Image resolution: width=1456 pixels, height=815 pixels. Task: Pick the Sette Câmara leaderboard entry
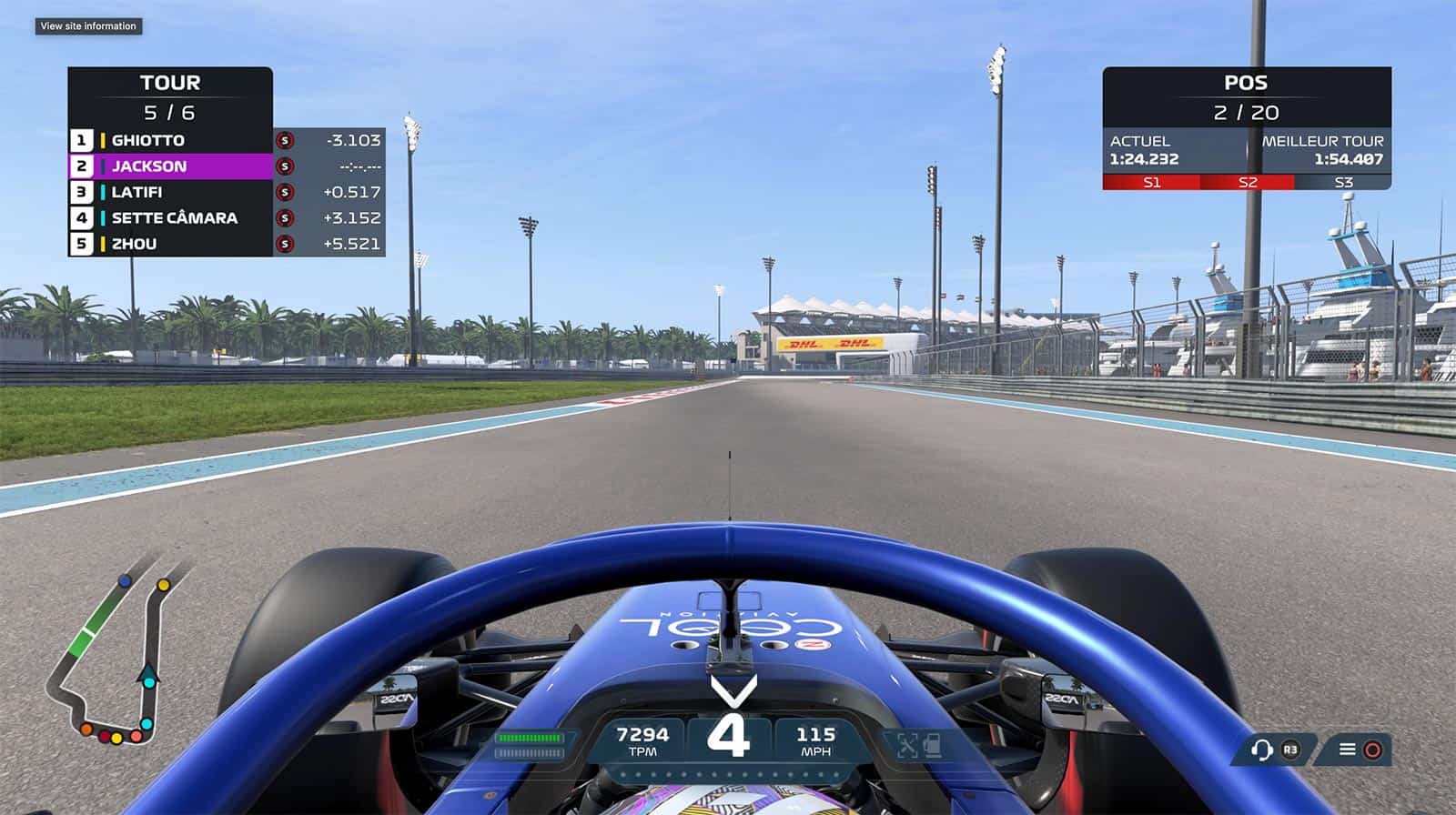(x=174, y=218)
